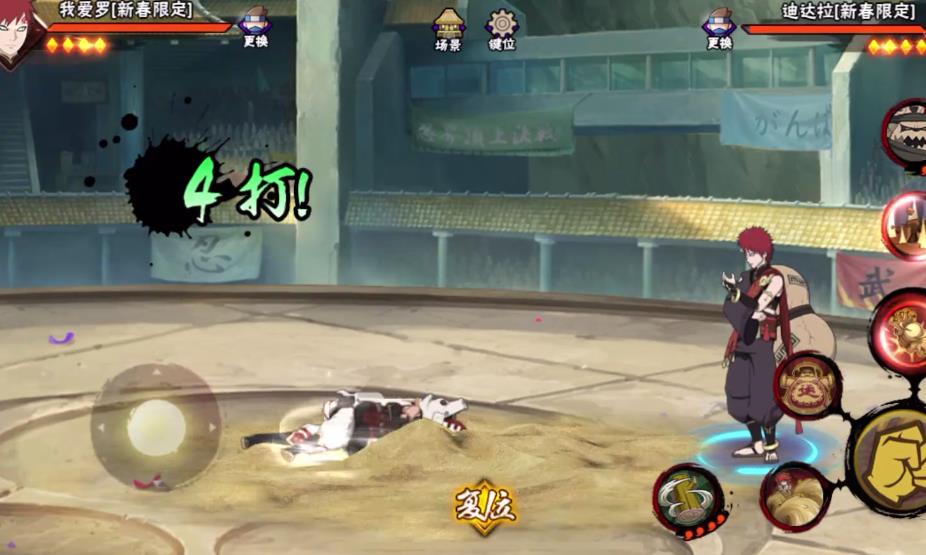Use the substitution log skill
Viewport: 926px width, 555px height.
[688, 499]
